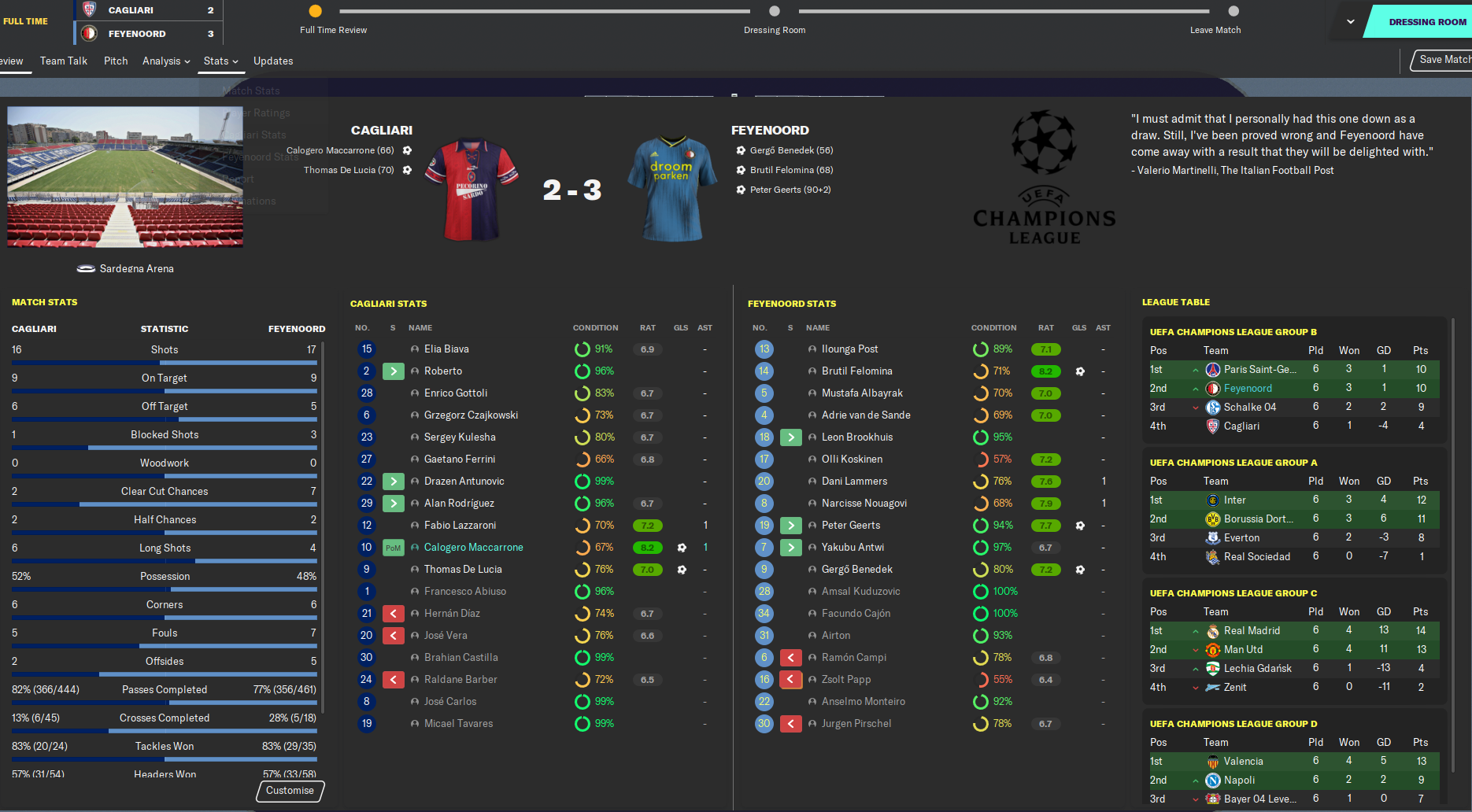Image resolution: width=1472 pixels, height=812 pixels.
Task: Open Peter Geerts in Feyenoord stats
Action: (x=851, y=526)
